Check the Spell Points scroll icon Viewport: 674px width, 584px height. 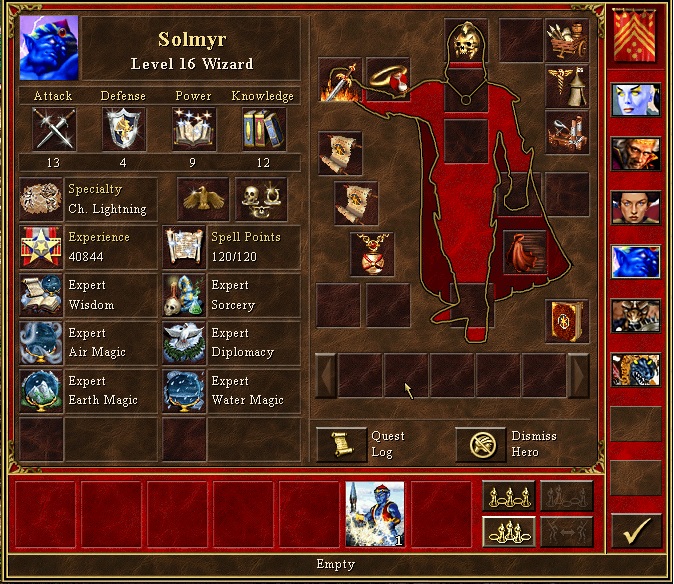(185, 247)
